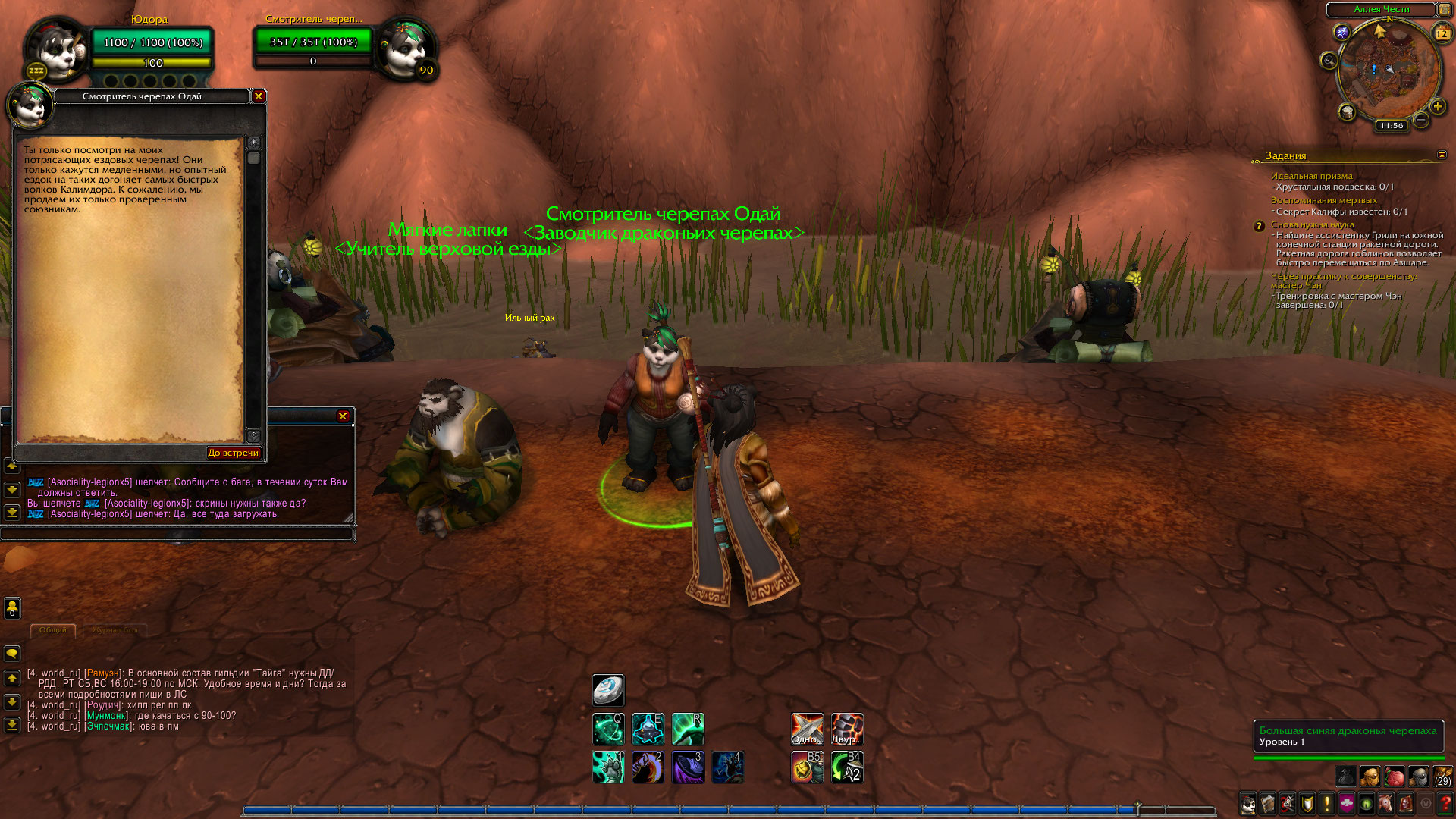Close the Смотритель черепах Одай dialogue window
Viewport: 1456px width, 819px height.
tap(259, 96)
